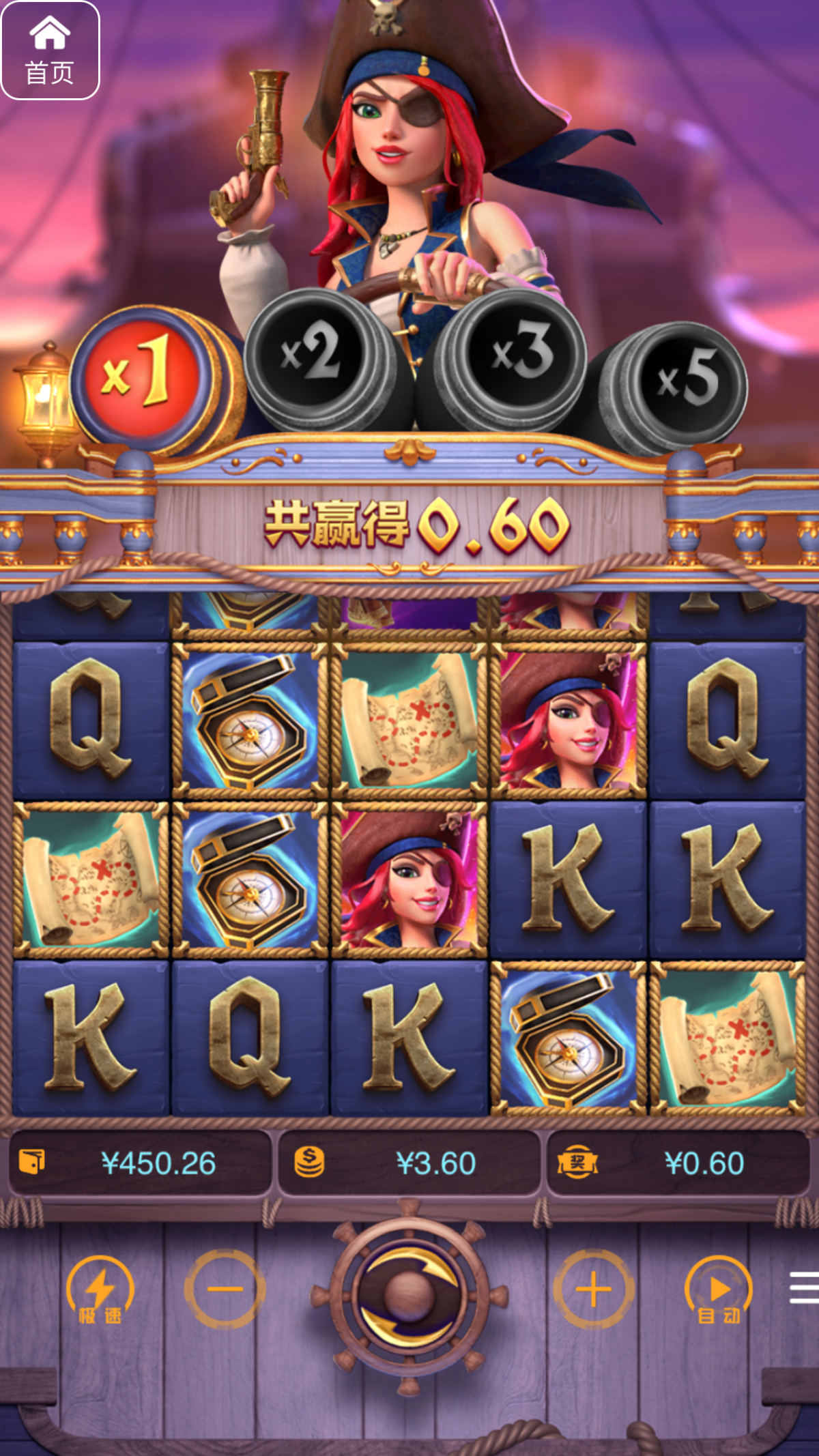
Task: Open the bet amount coin panel
Action: tap(409, 1163)
